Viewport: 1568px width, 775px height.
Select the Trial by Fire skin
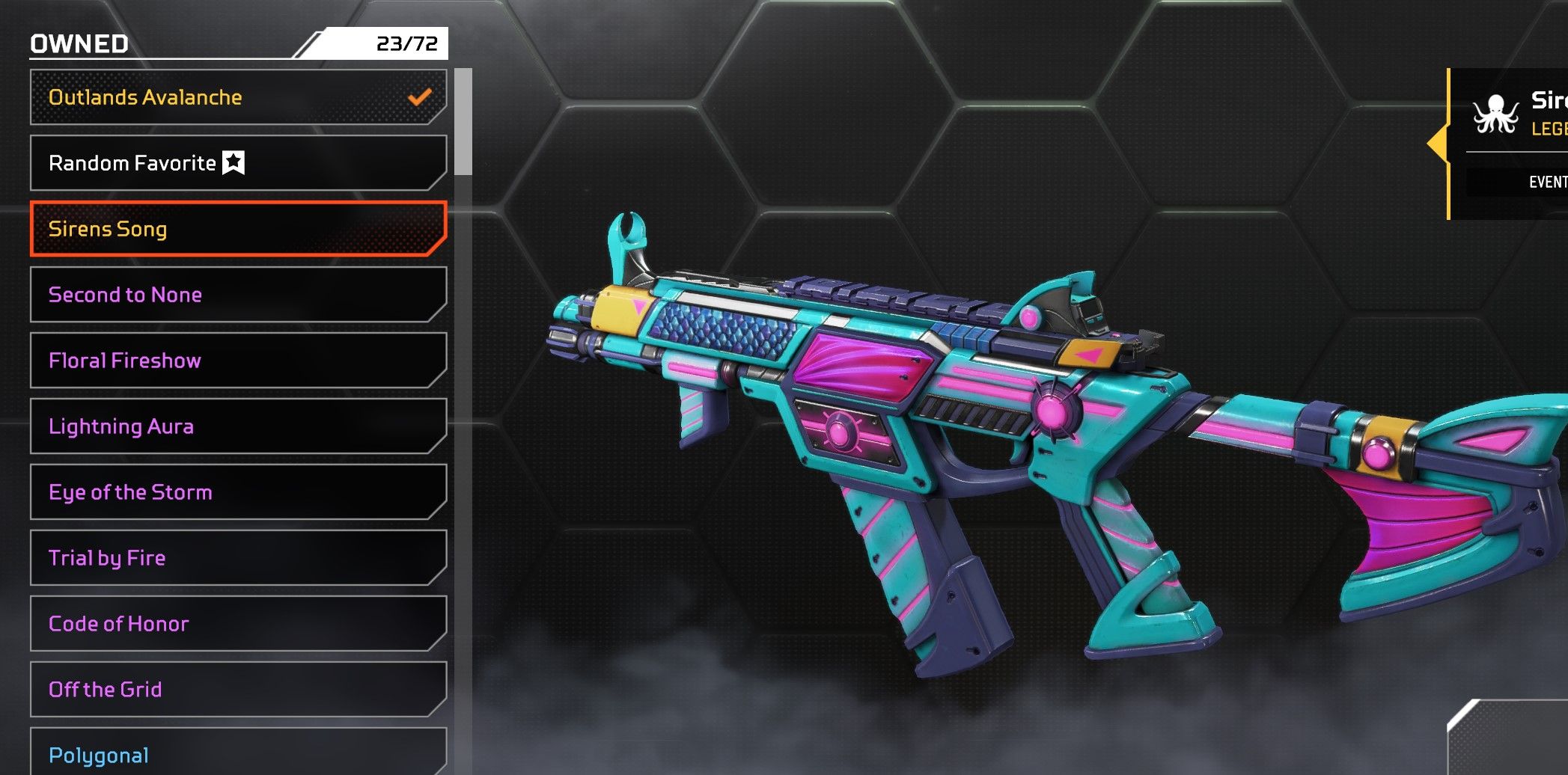(238, 558)
